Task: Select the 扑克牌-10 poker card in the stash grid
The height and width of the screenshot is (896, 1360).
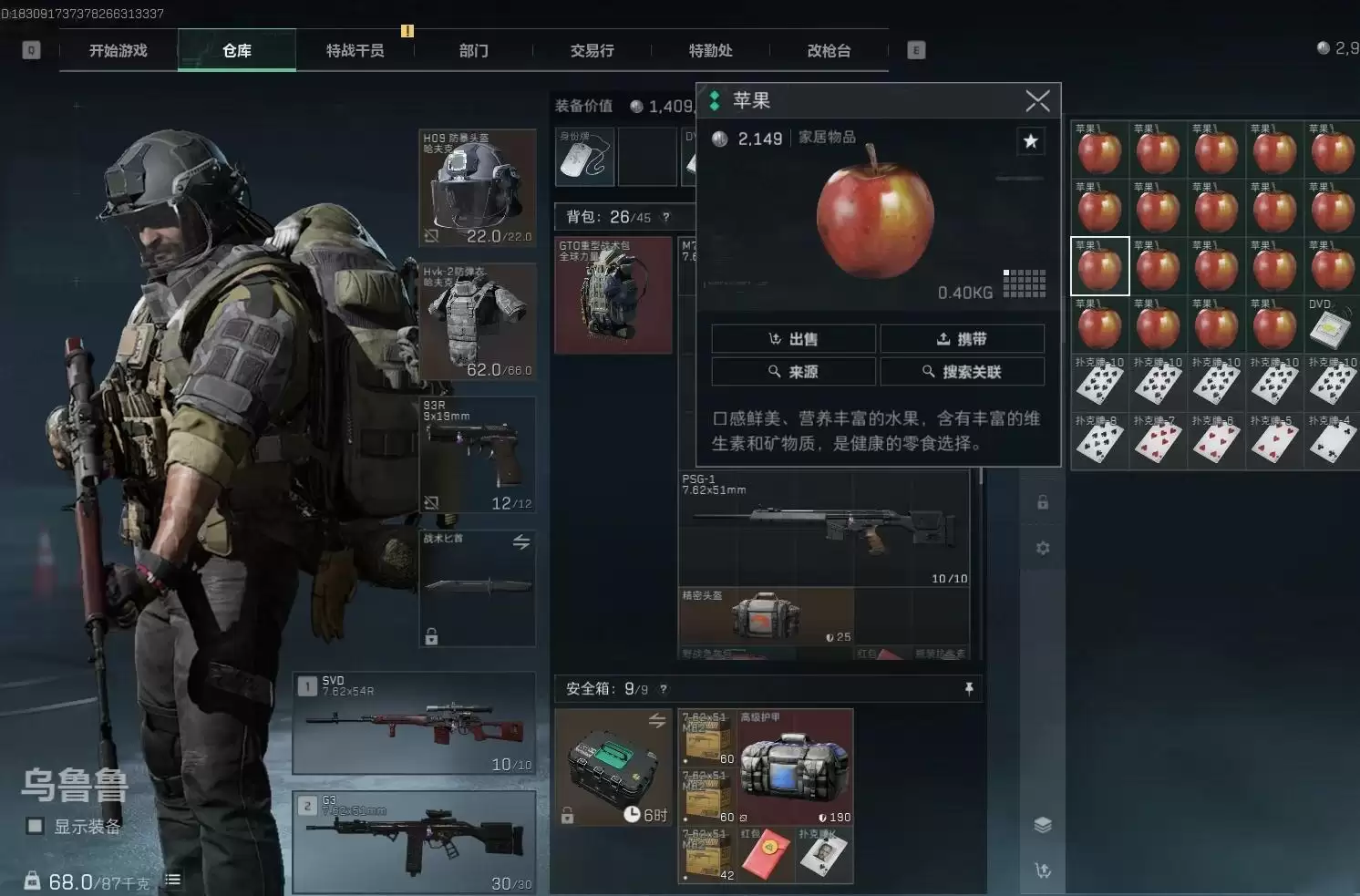Action: [x=1099, y=382]
